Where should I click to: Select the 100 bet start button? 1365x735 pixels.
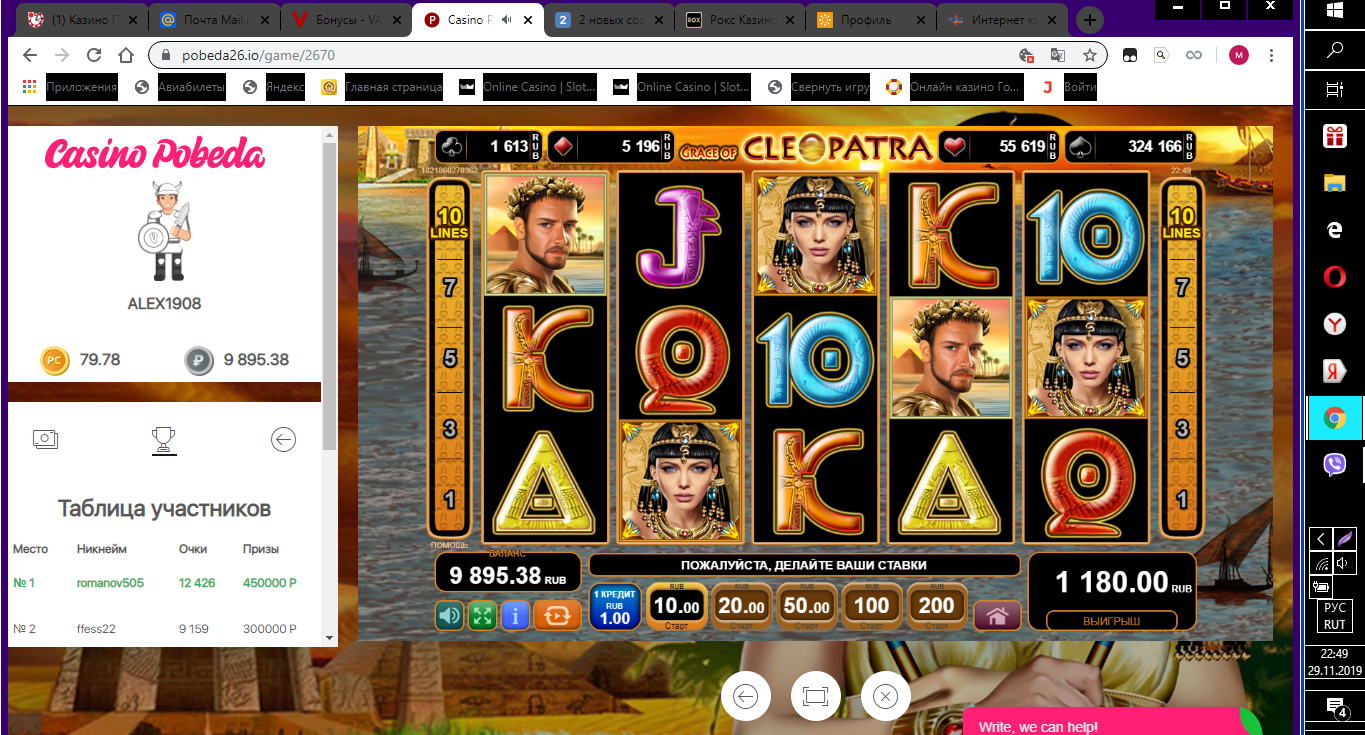click(x=871, y=607)
